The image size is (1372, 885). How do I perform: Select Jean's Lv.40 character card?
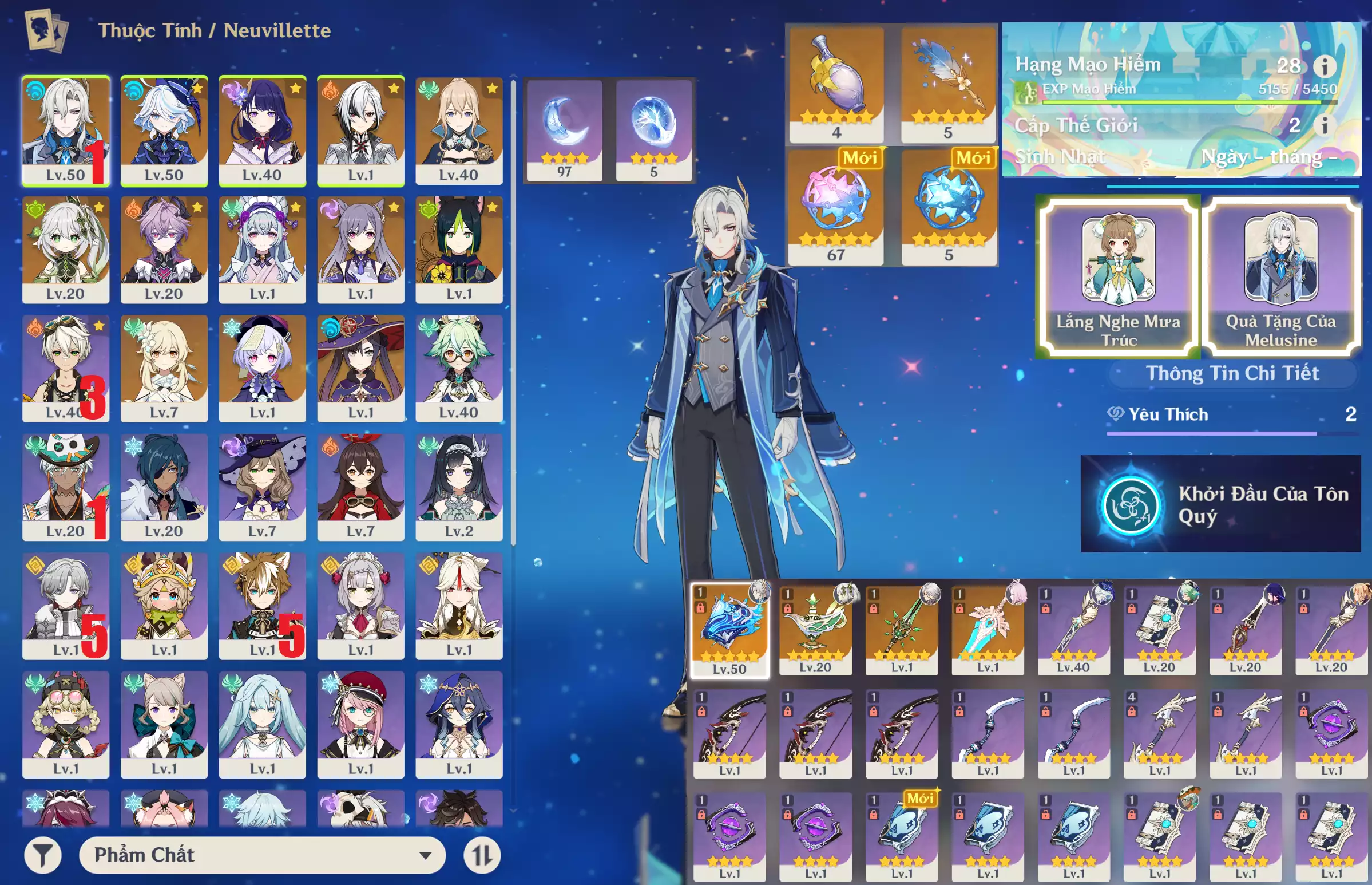[x=458, y=131]
